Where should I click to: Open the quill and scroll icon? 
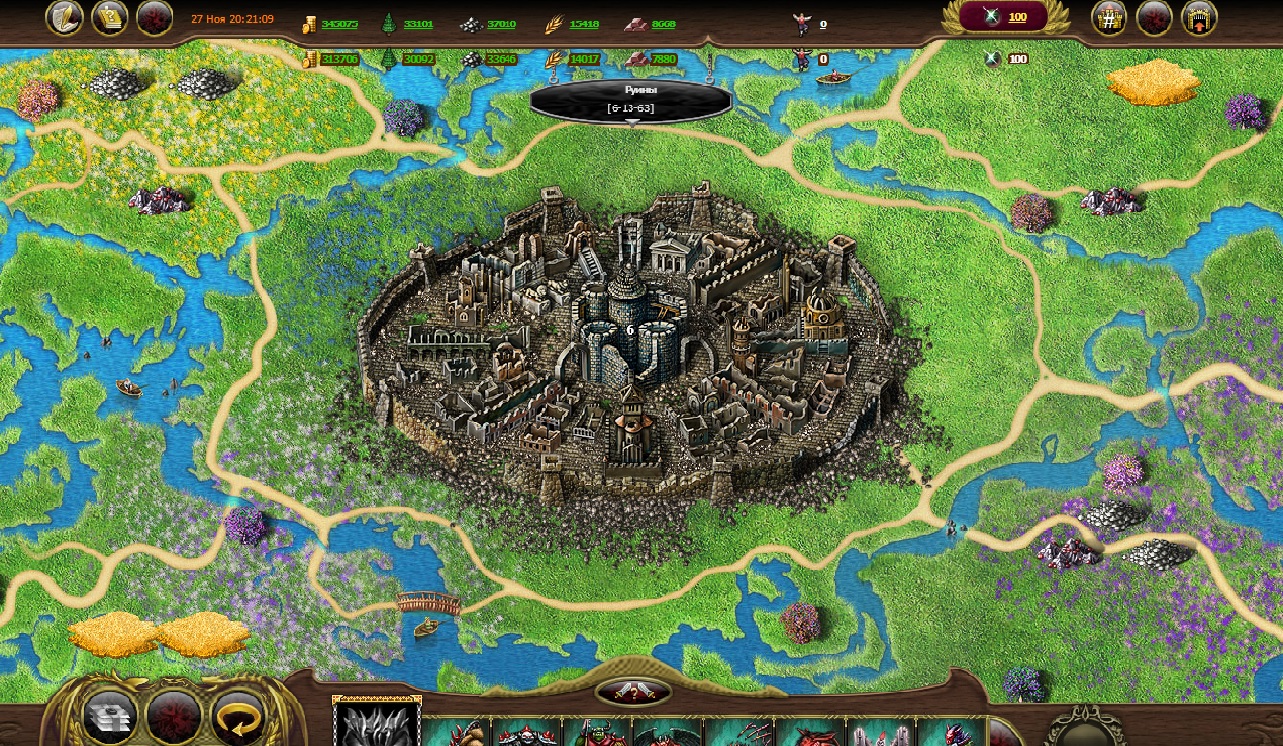pos(64,18)
